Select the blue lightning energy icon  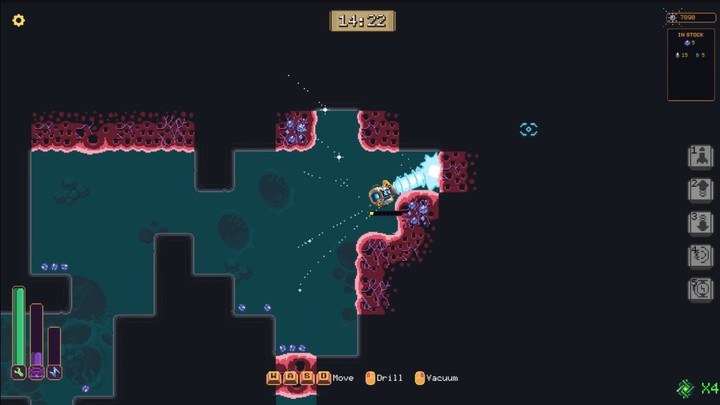click(x=54, y=372)
